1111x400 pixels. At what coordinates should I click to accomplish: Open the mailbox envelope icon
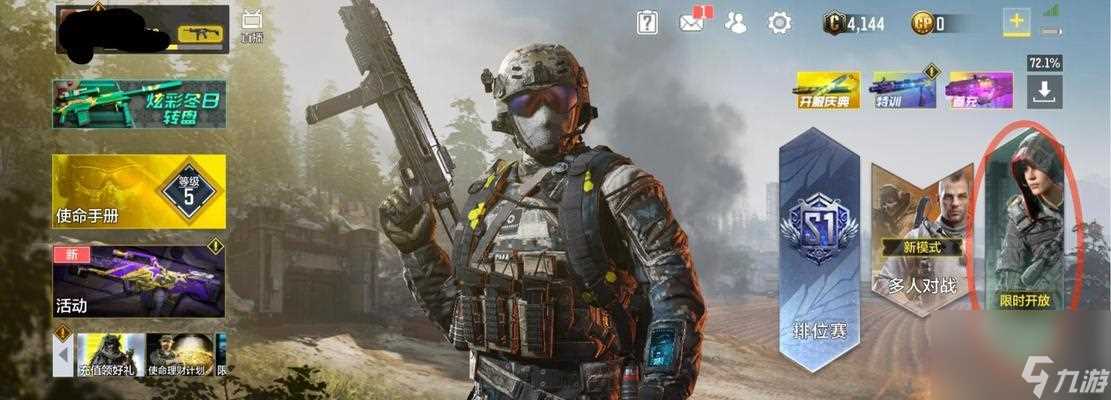coord(692,22)
